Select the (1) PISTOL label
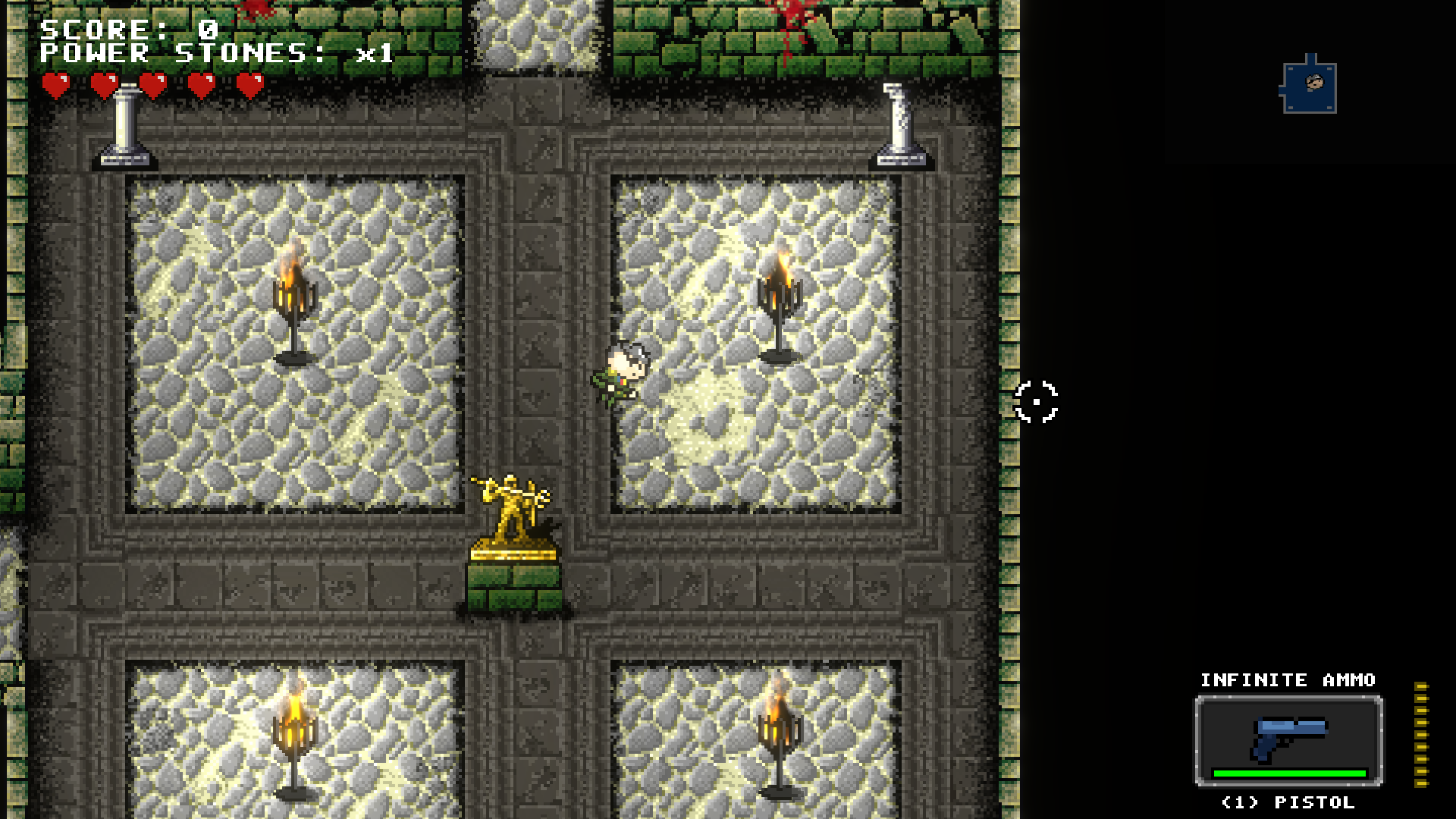1456x819 pixels. [x=1288, y=802]
